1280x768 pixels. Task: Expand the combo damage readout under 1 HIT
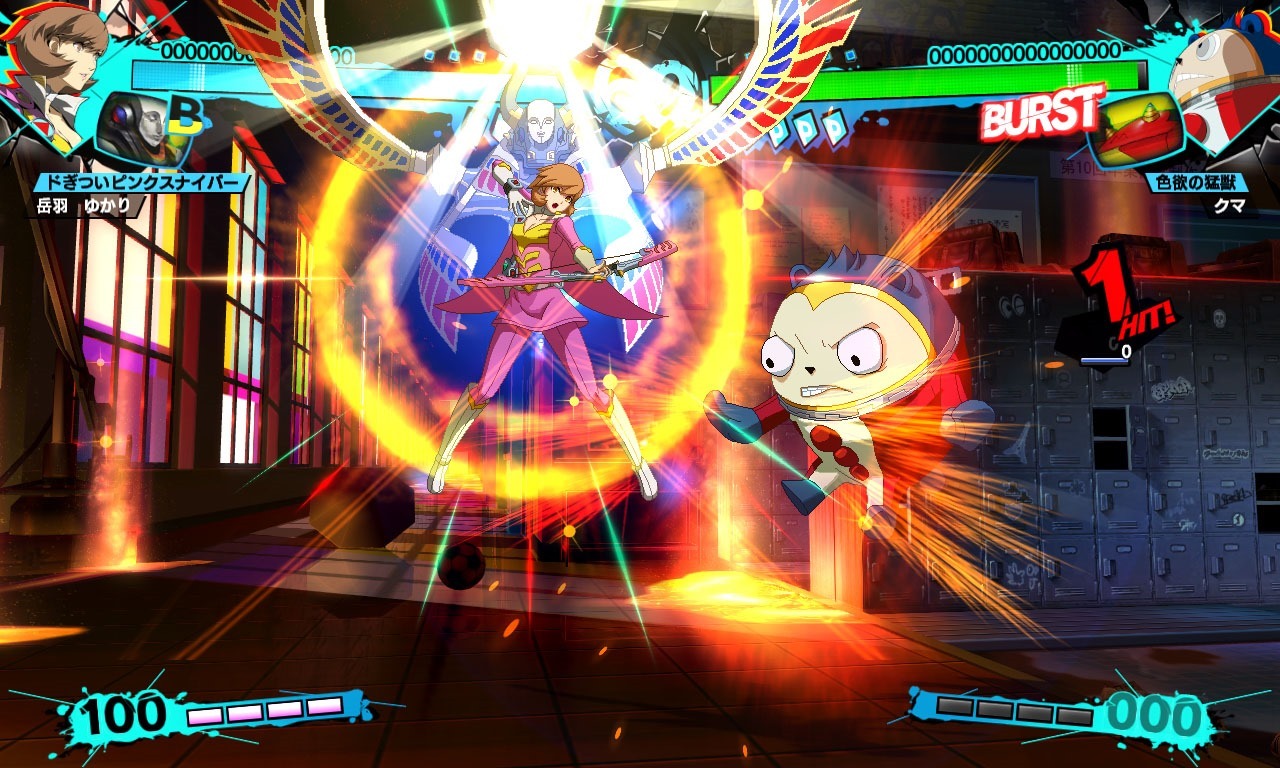tap(1110, 352)
